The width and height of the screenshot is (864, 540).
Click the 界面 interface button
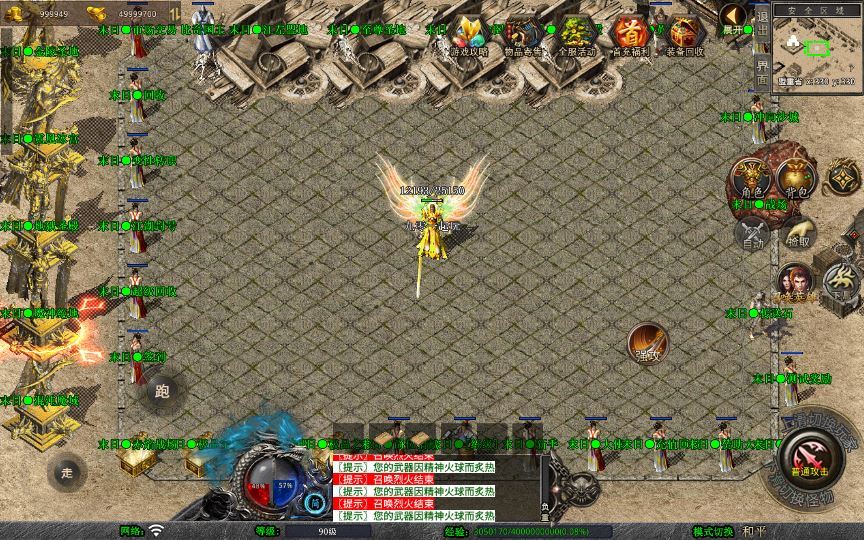pyautogui.click(x=762, y=73)
